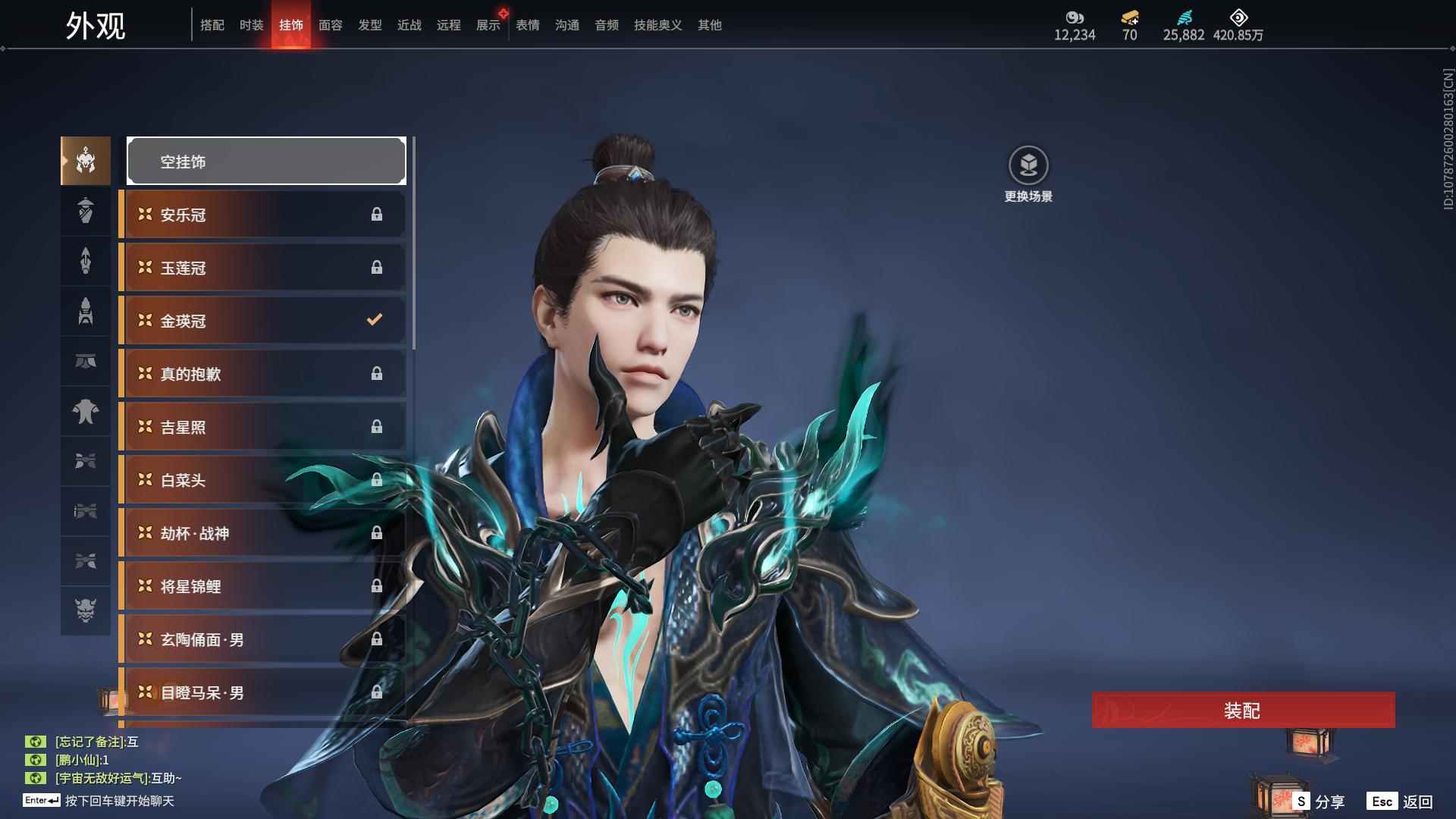Pick the 玄陶俑面·男 accessory
The width and height of the screenshot is (1456, 819).
tap(262, 639)
